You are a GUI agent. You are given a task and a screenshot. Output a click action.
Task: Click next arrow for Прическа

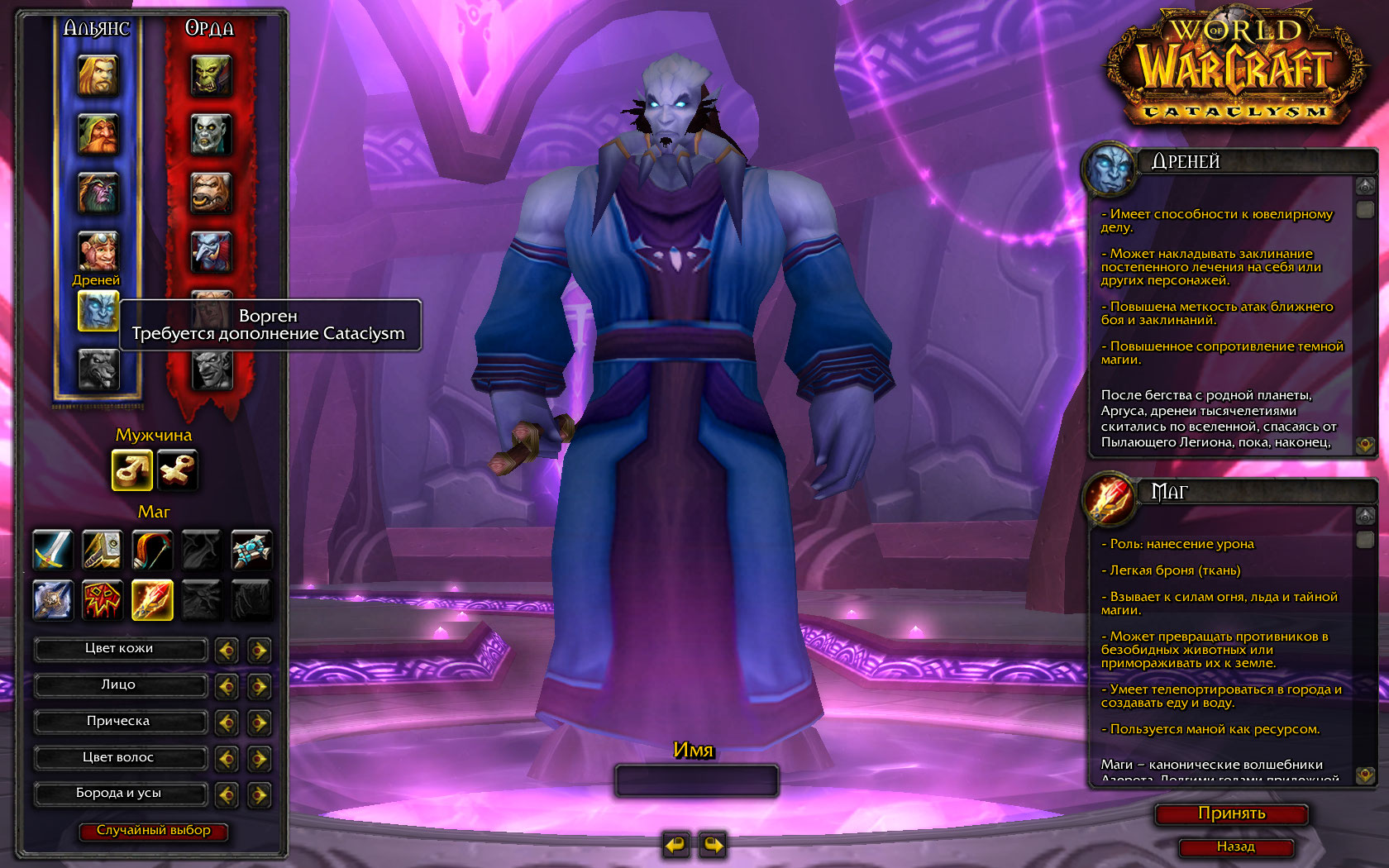pos(259,723)
